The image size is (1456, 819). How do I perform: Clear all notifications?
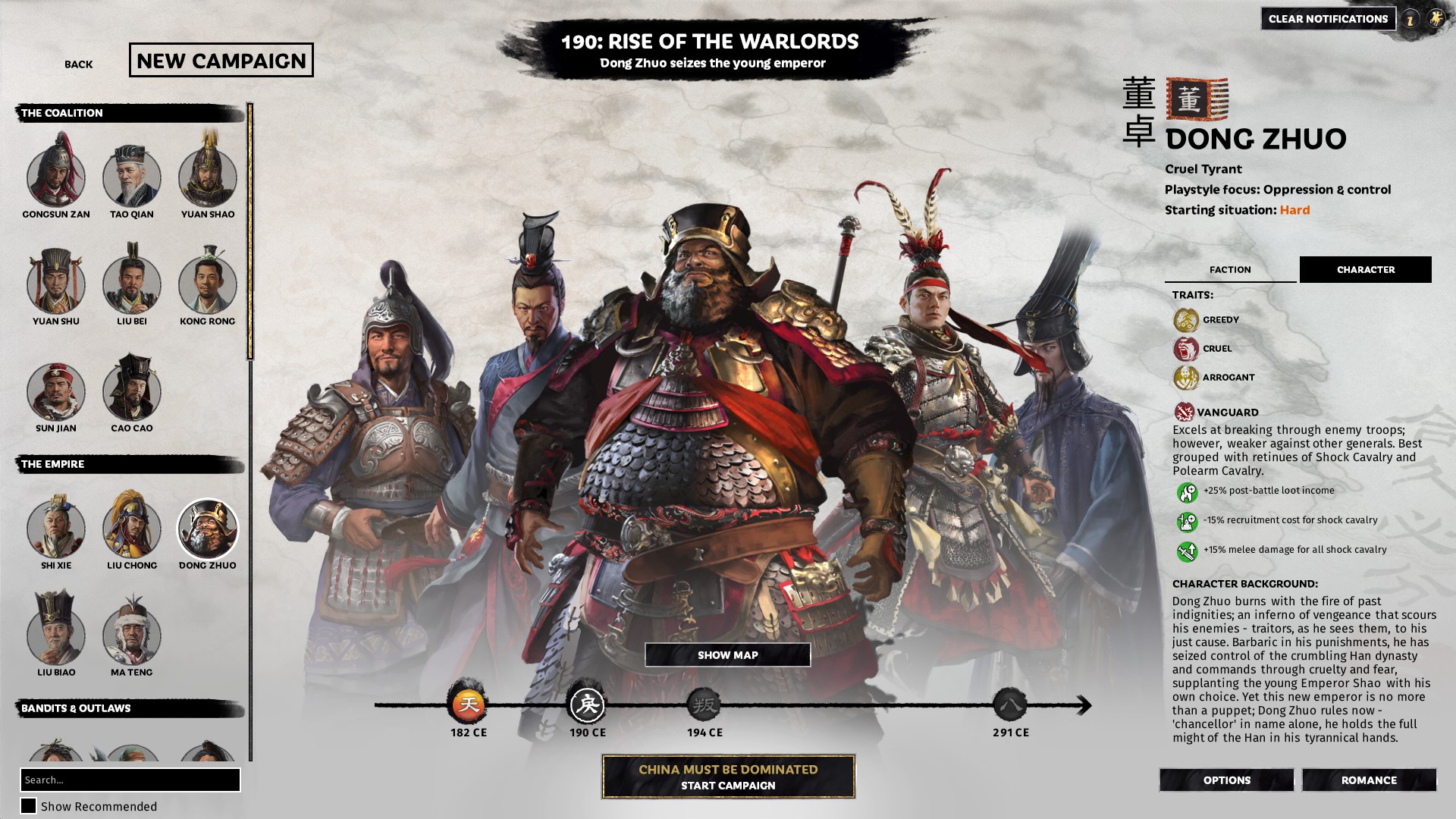click(x=1328, y=19)
